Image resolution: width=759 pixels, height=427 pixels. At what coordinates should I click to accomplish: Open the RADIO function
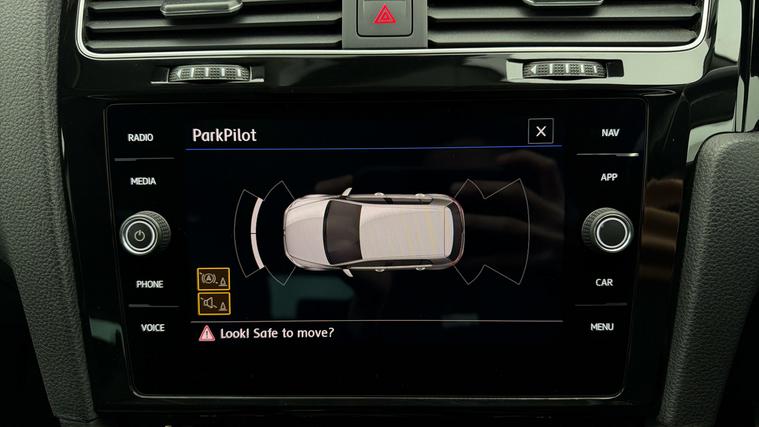pos(141,137)
